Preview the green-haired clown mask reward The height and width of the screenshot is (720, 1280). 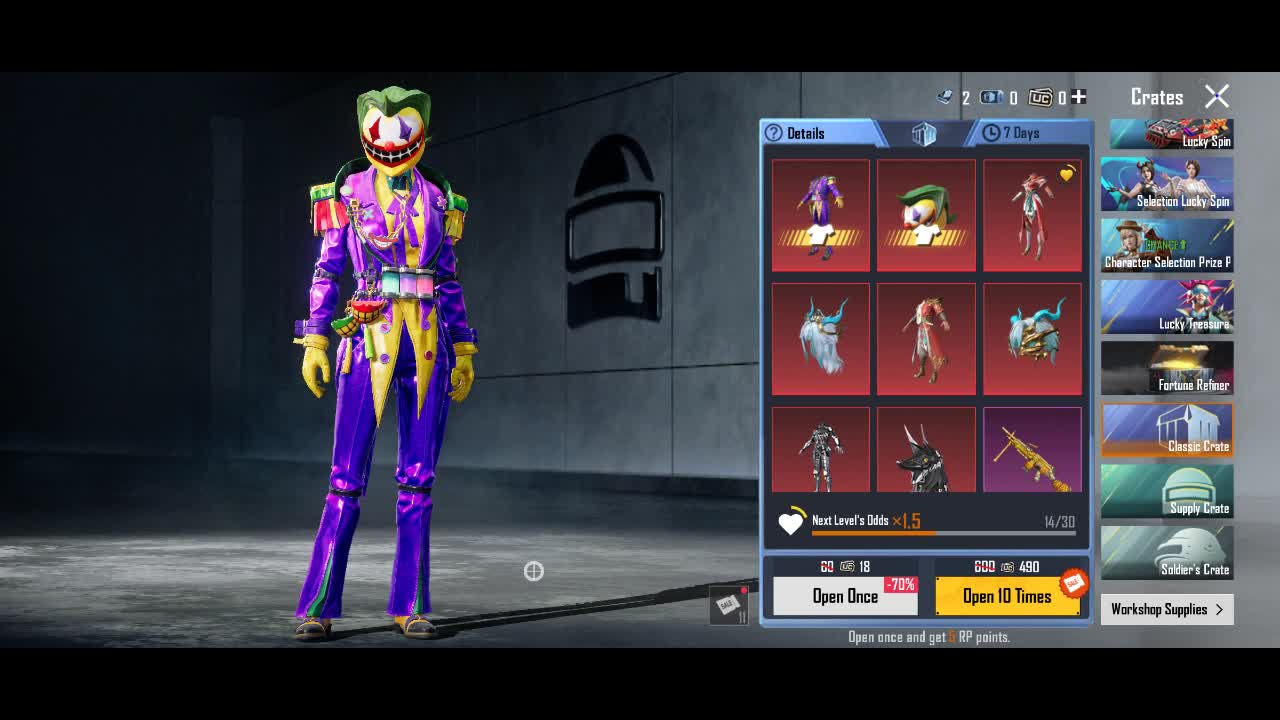tap(926, 215)
